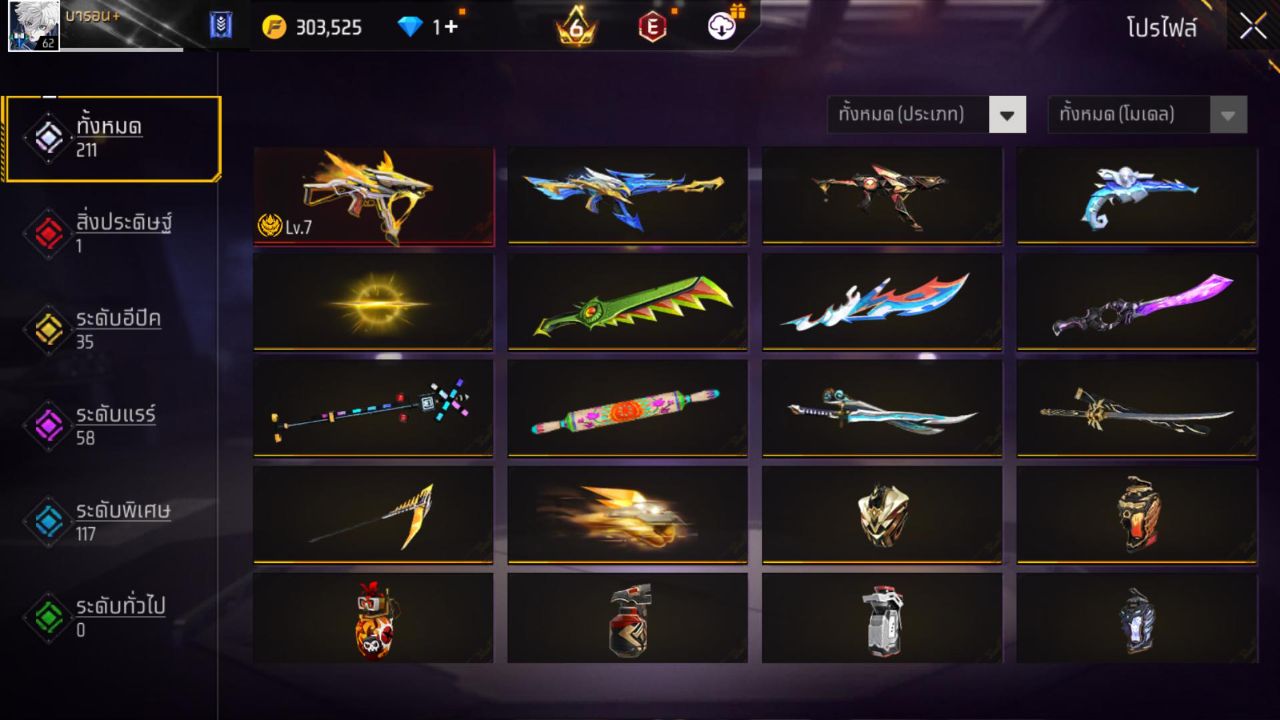Open the level 6 rank crown badge
Viewport: 1280px width, 720px height.
[575, 27]
